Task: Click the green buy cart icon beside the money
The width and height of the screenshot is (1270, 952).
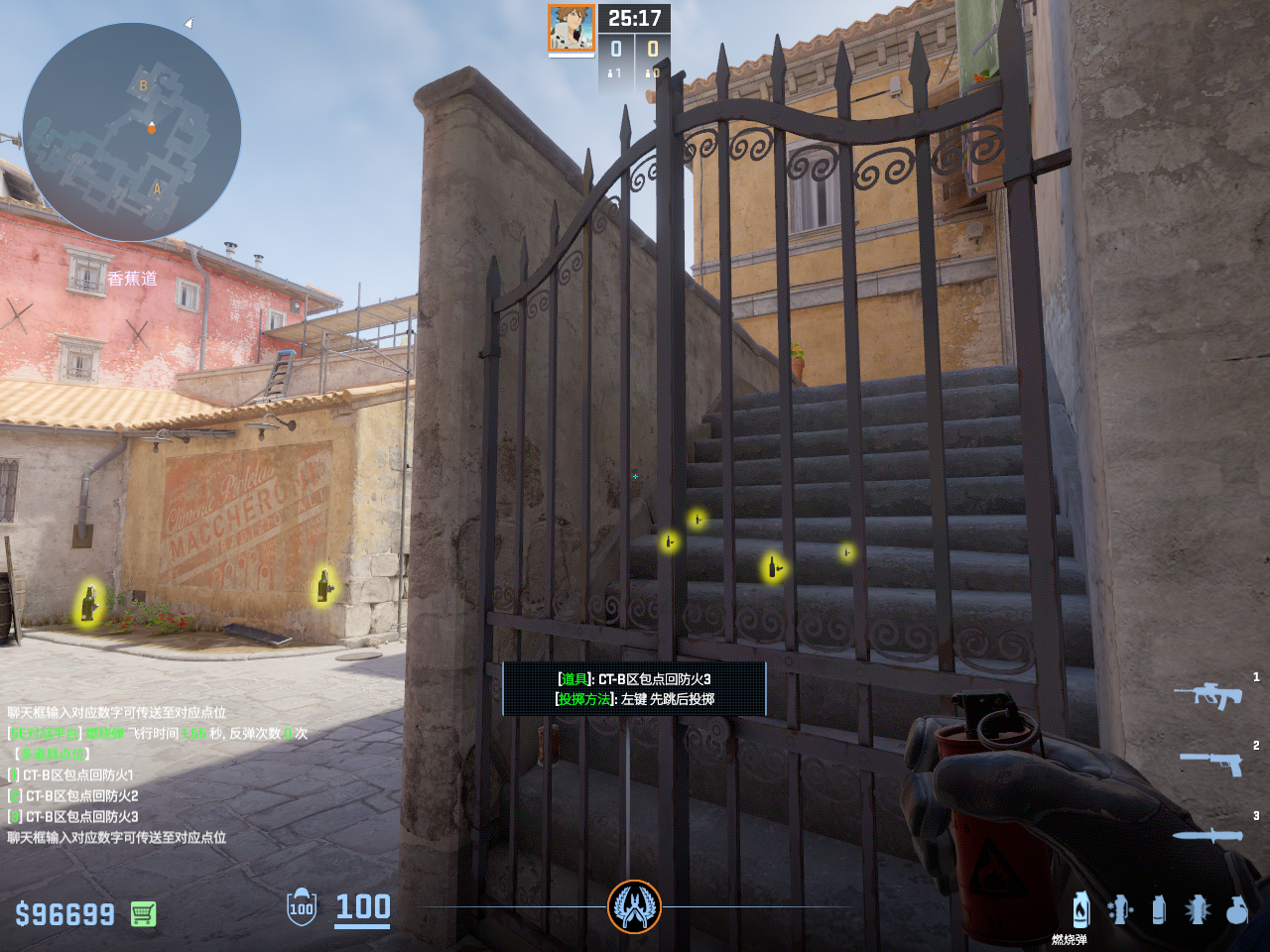Action: point(143,913)
